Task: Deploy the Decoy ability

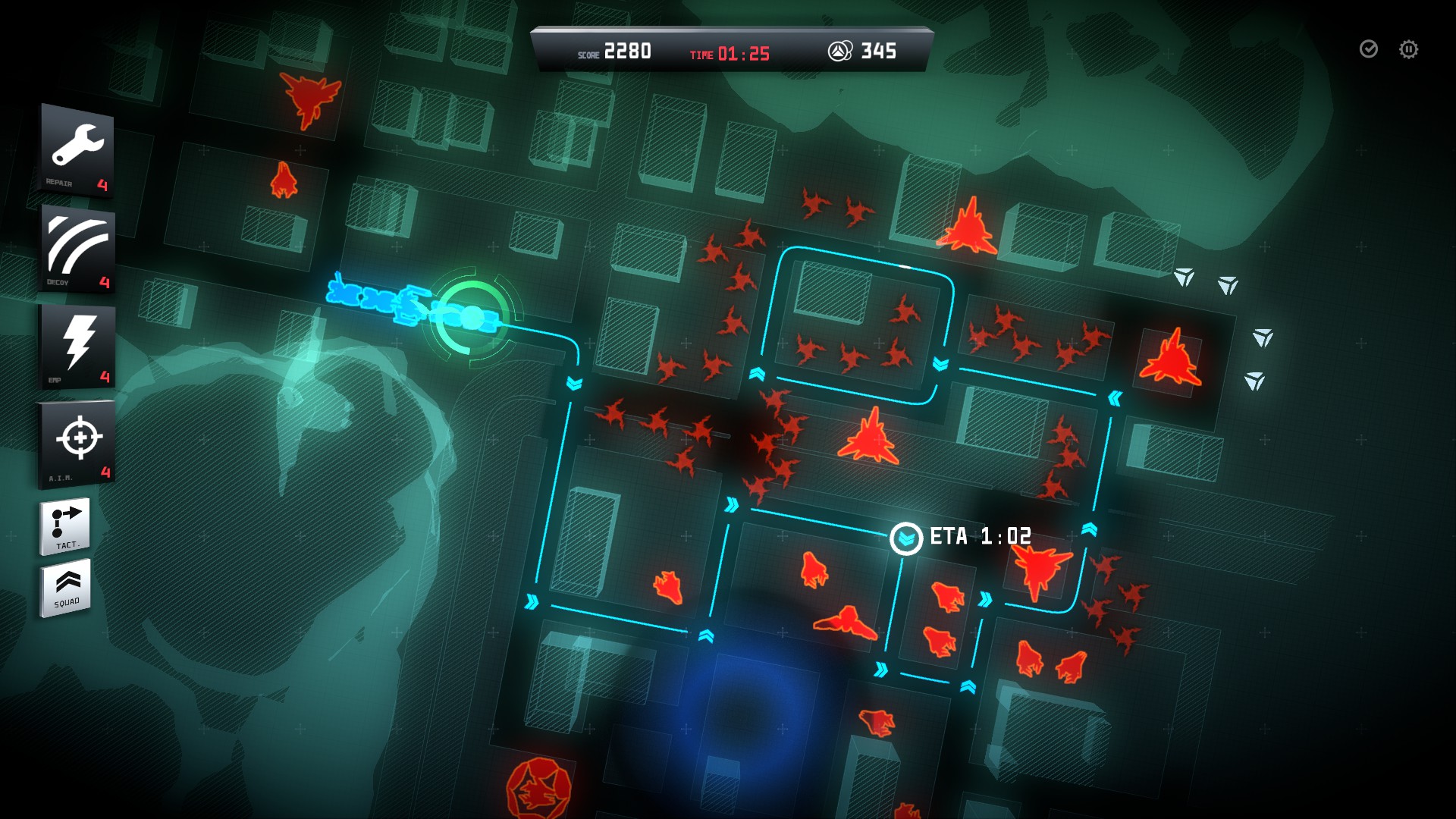Action: 77,247
